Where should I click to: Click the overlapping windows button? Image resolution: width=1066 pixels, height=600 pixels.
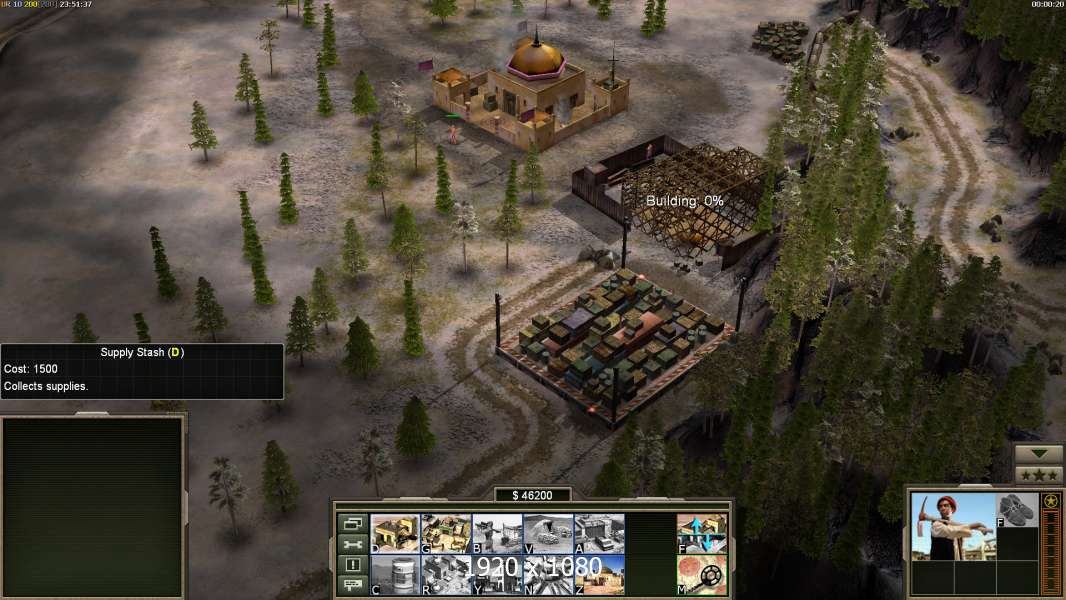tap(352, 523)
